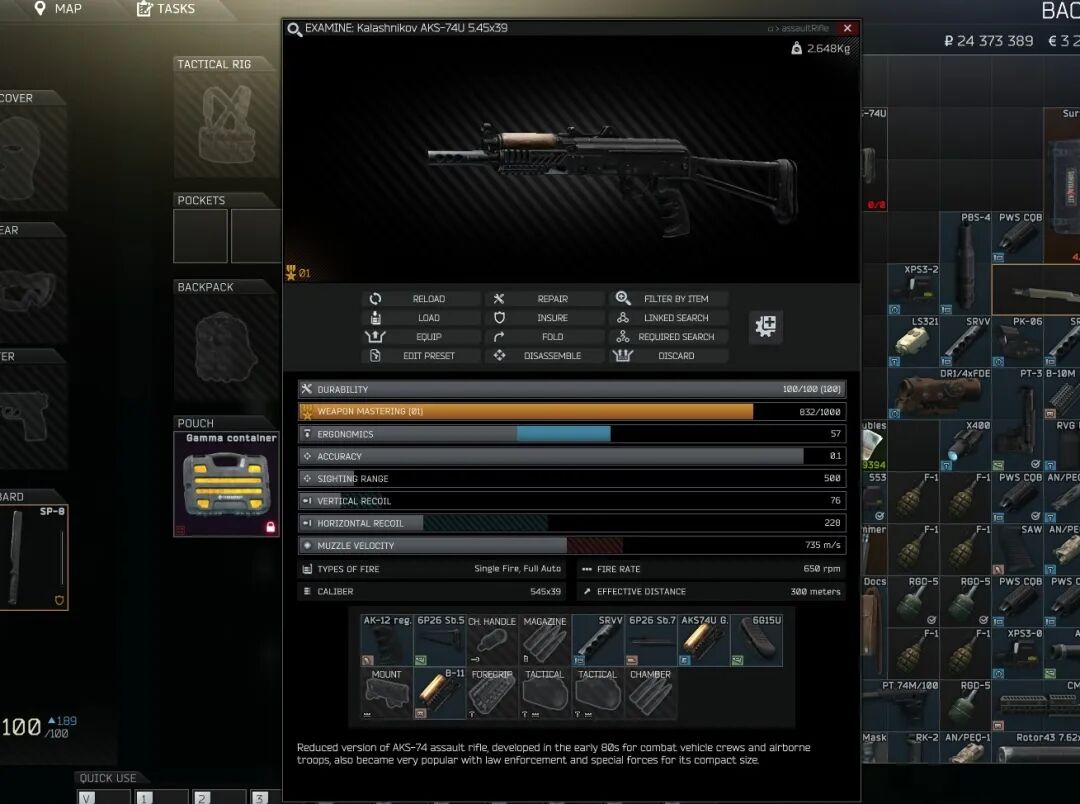1080x804 pixels.
Task: Fold the stock using FOLD
Action: (x=544, y=337)
